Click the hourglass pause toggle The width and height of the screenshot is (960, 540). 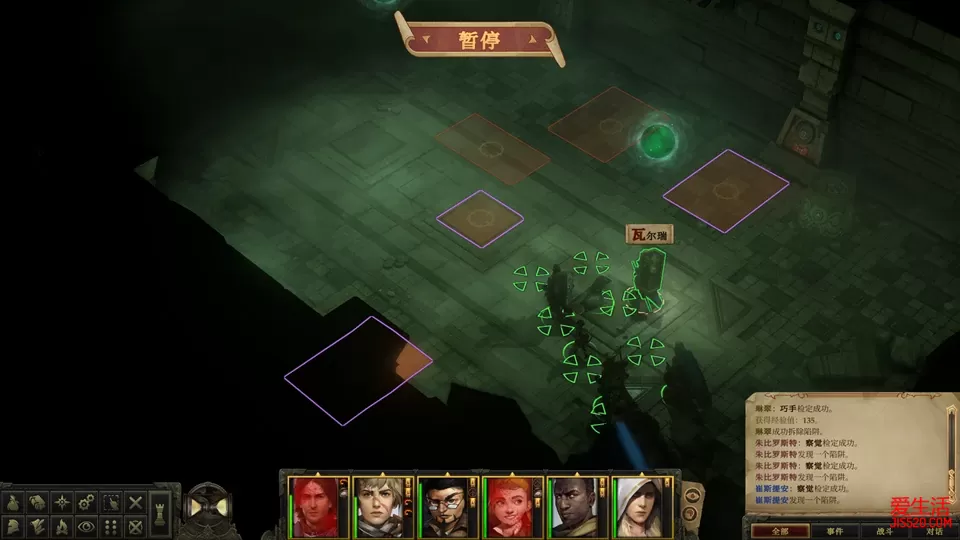coord(208,506)
